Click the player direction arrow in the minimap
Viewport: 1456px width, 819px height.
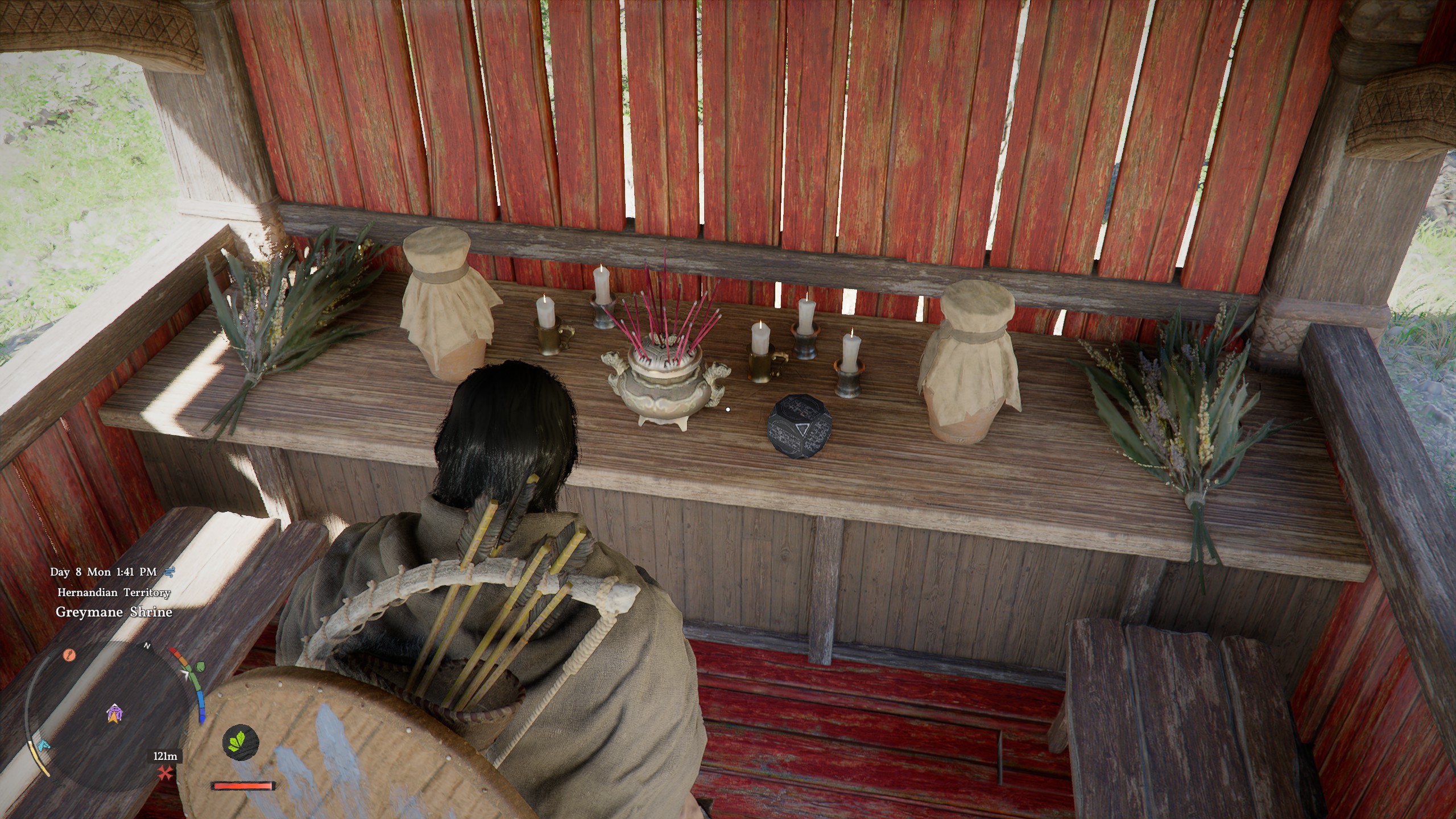point(114,718)
